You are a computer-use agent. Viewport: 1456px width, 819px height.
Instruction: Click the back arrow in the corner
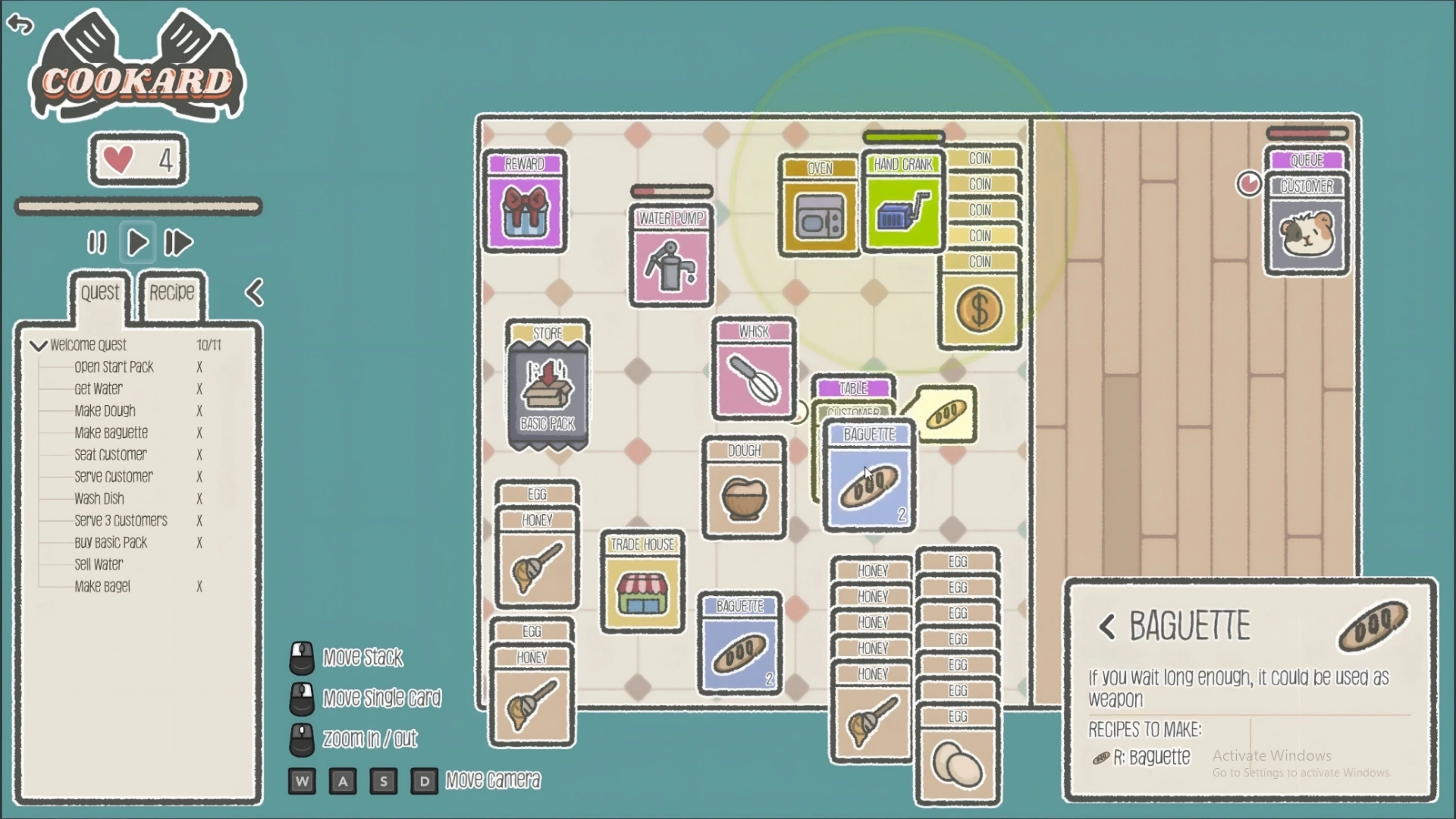(20, 24)
